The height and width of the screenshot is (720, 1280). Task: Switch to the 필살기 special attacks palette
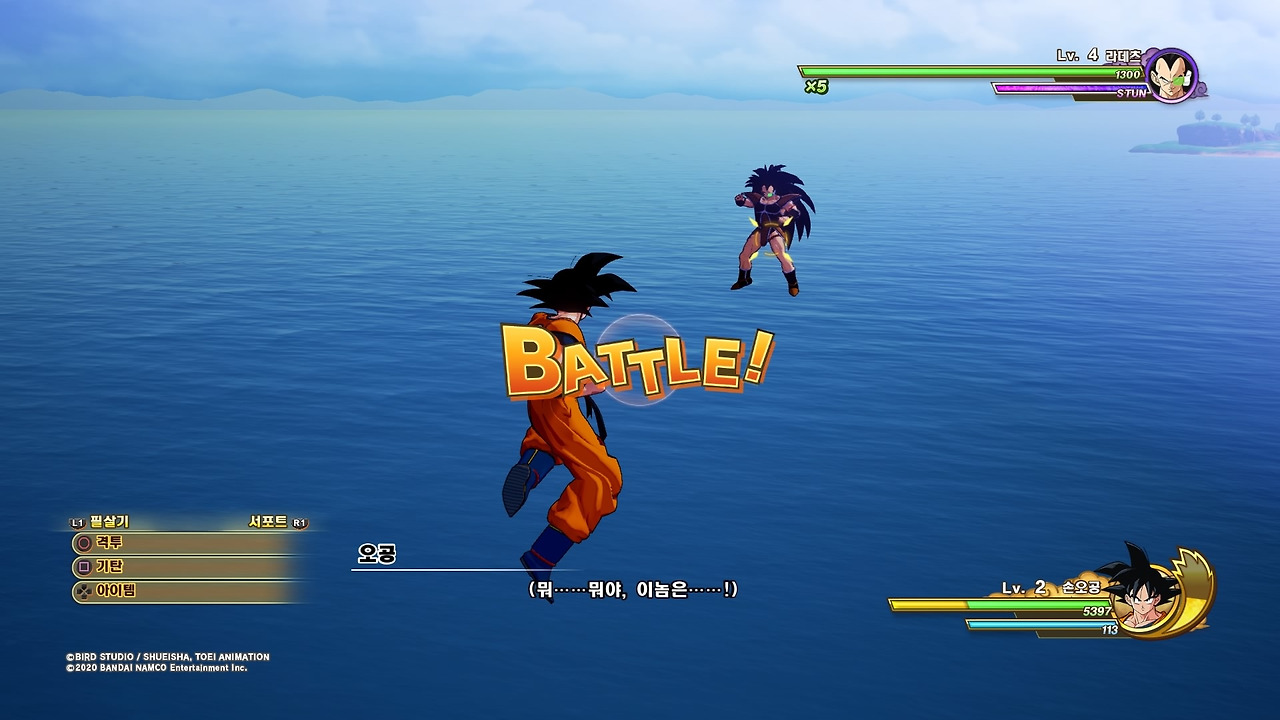pyautogui.click(x=108, y=522)
